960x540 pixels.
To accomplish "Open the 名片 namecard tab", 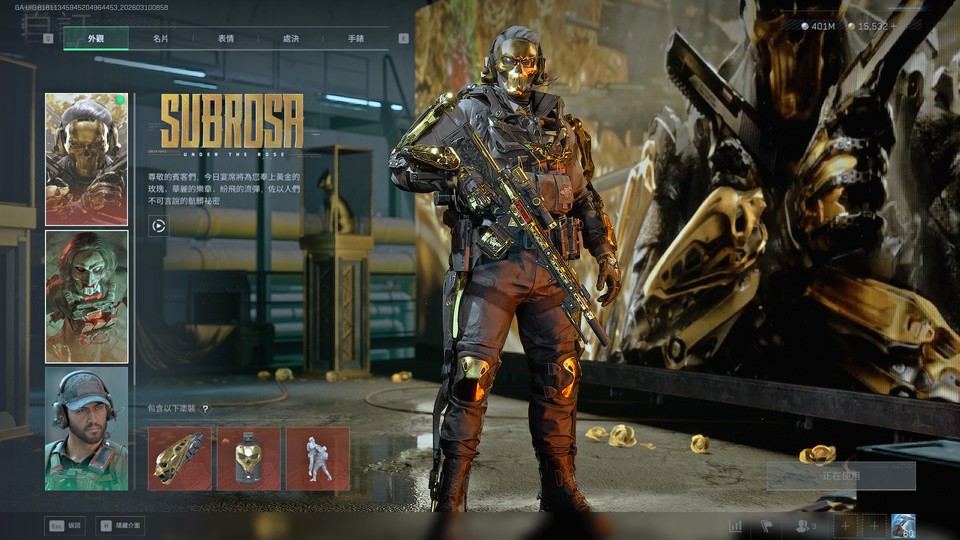I will 160,39.
